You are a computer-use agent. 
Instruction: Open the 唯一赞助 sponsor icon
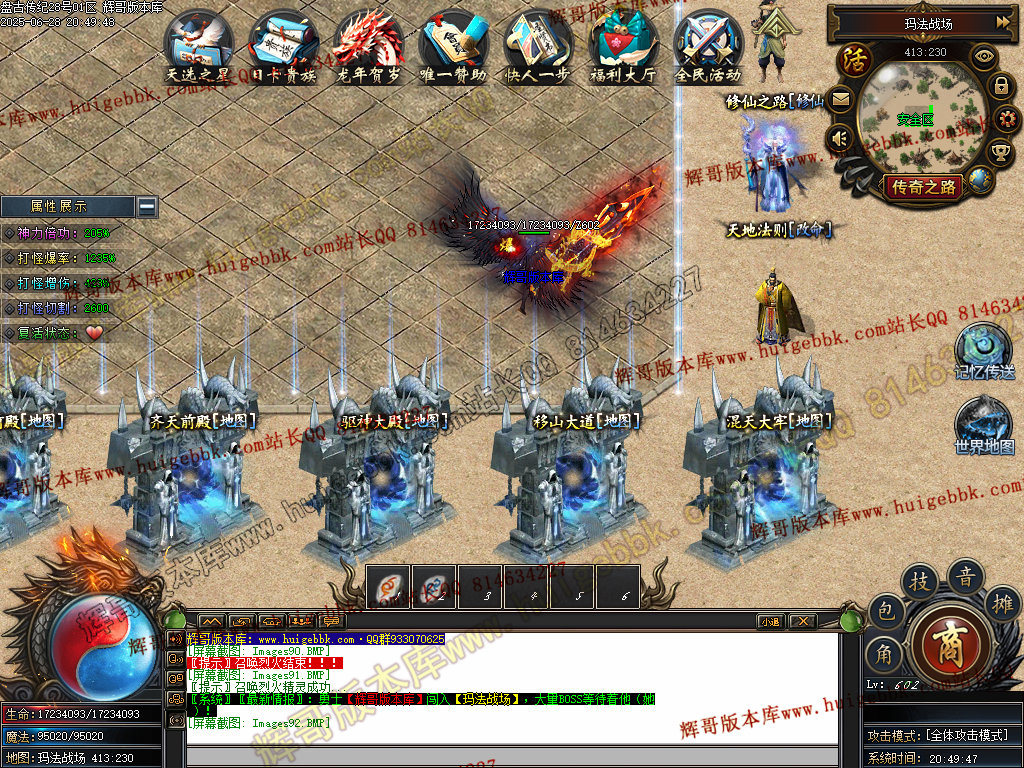pyautogui.click(x=453, y=44)
